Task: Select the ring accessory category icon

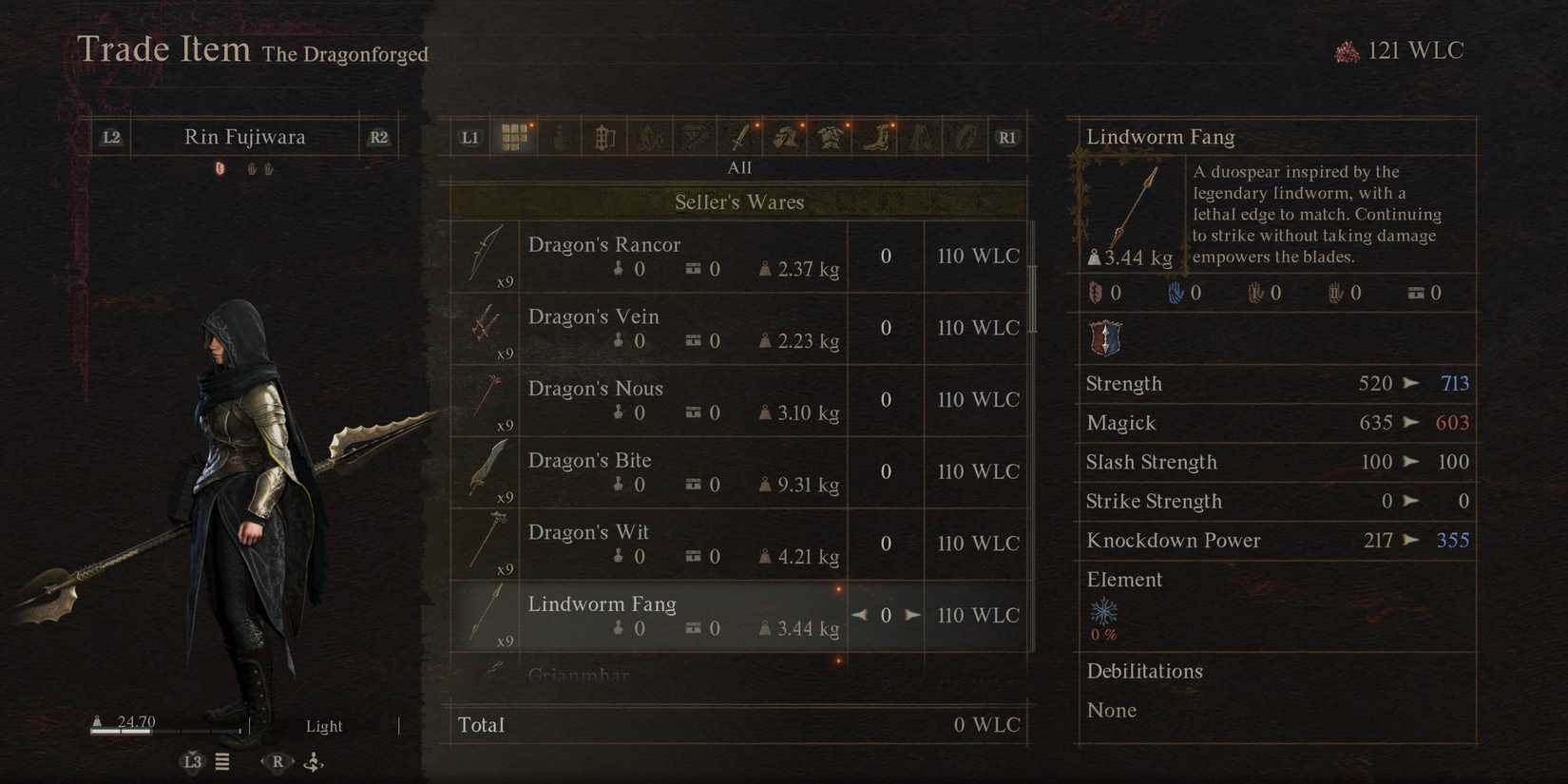Action: pos(964,136)
